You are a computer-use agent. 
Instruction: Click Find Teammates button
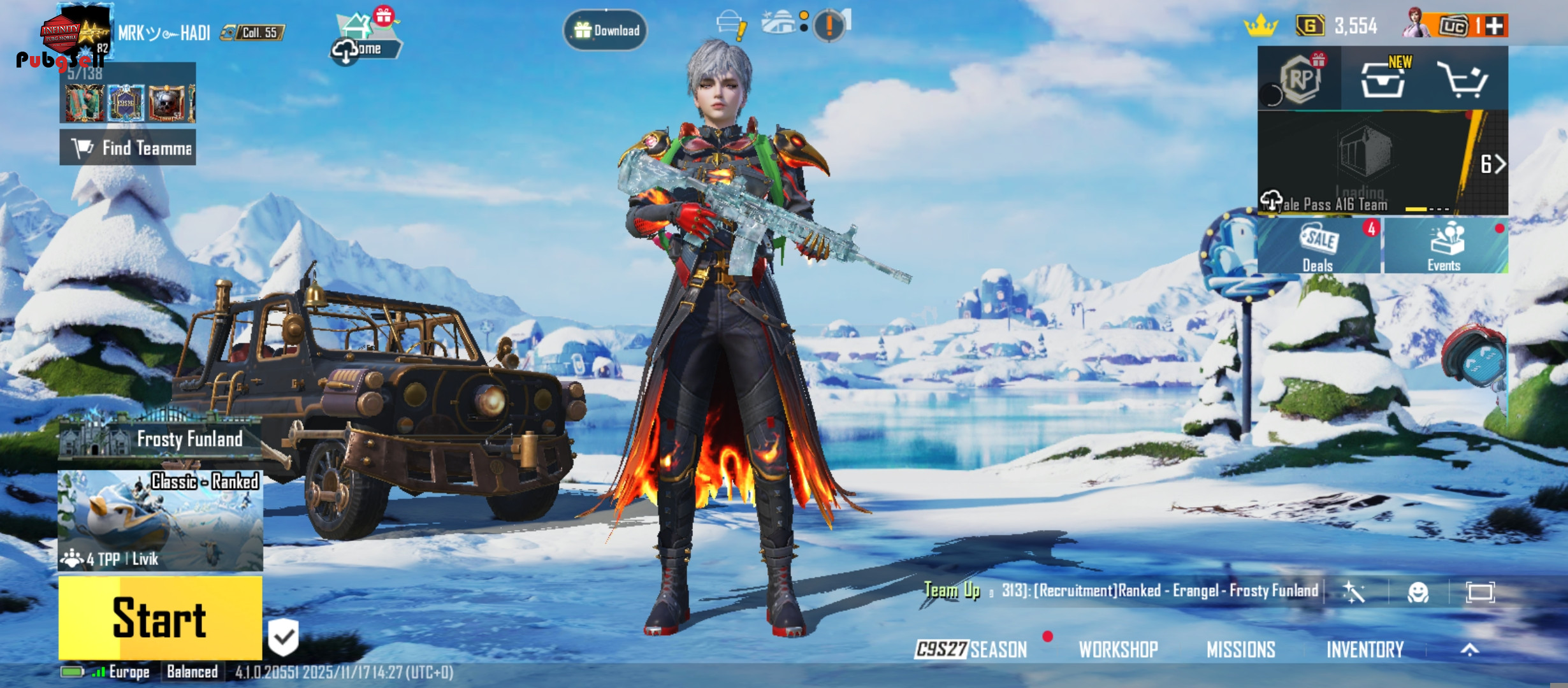(128, 148)
